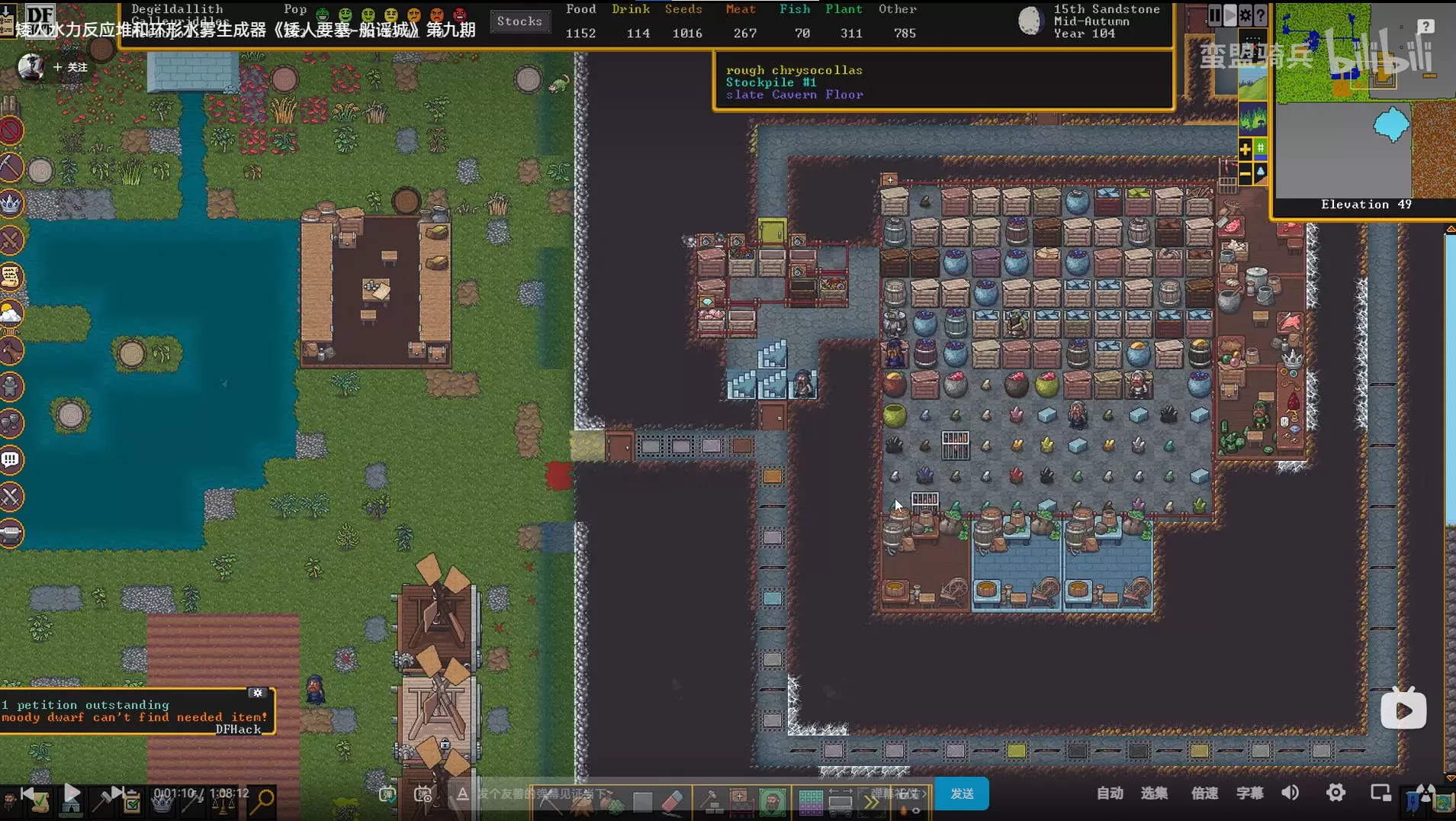Open the work orders scroll icon
This screenshot has height=821, width=1456.
[x=11, y=277]
